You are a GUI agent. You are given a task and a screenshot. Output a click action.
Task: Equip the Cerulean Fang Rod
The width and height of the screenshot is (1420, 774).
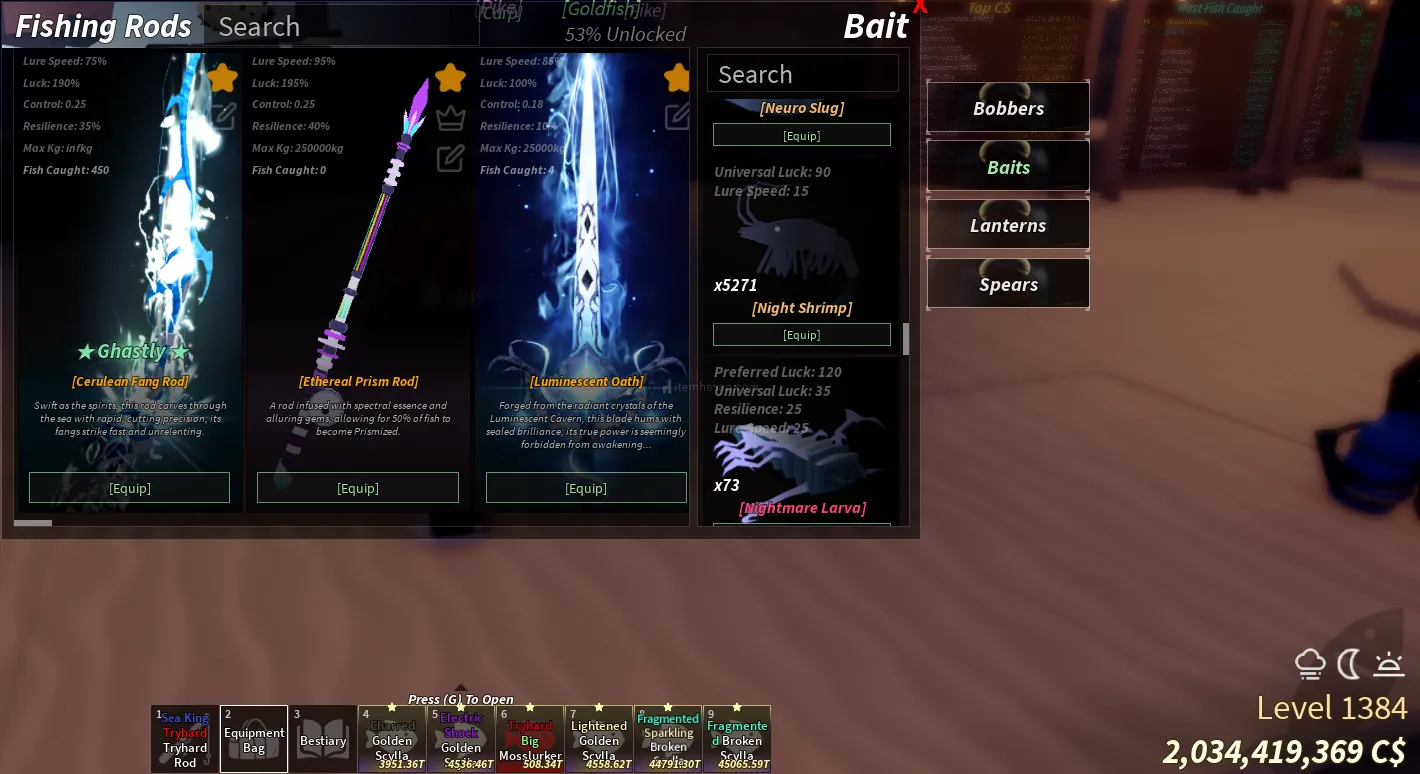129,488
